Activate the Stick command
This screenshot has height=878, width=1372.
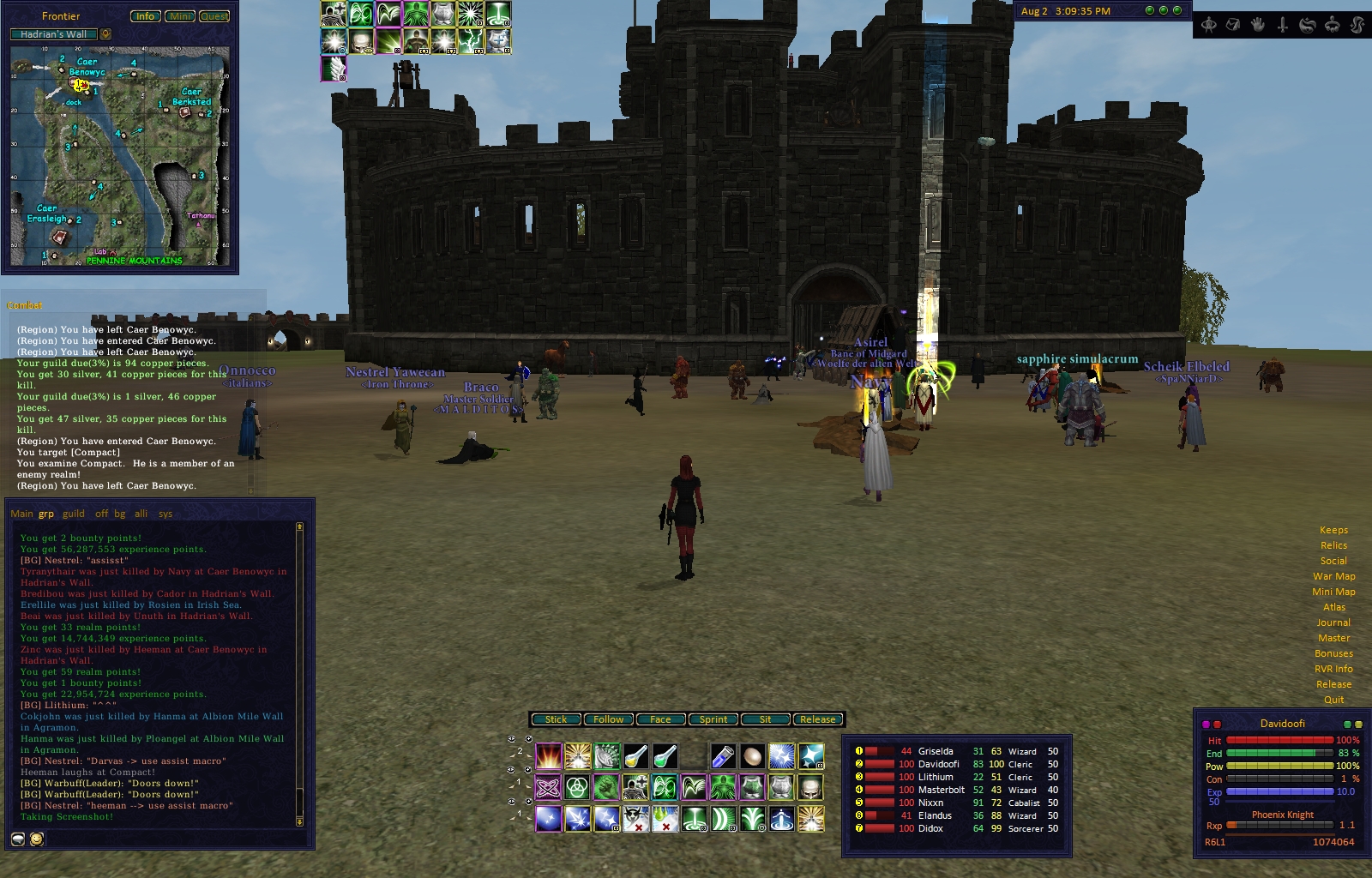pos(556,719)
